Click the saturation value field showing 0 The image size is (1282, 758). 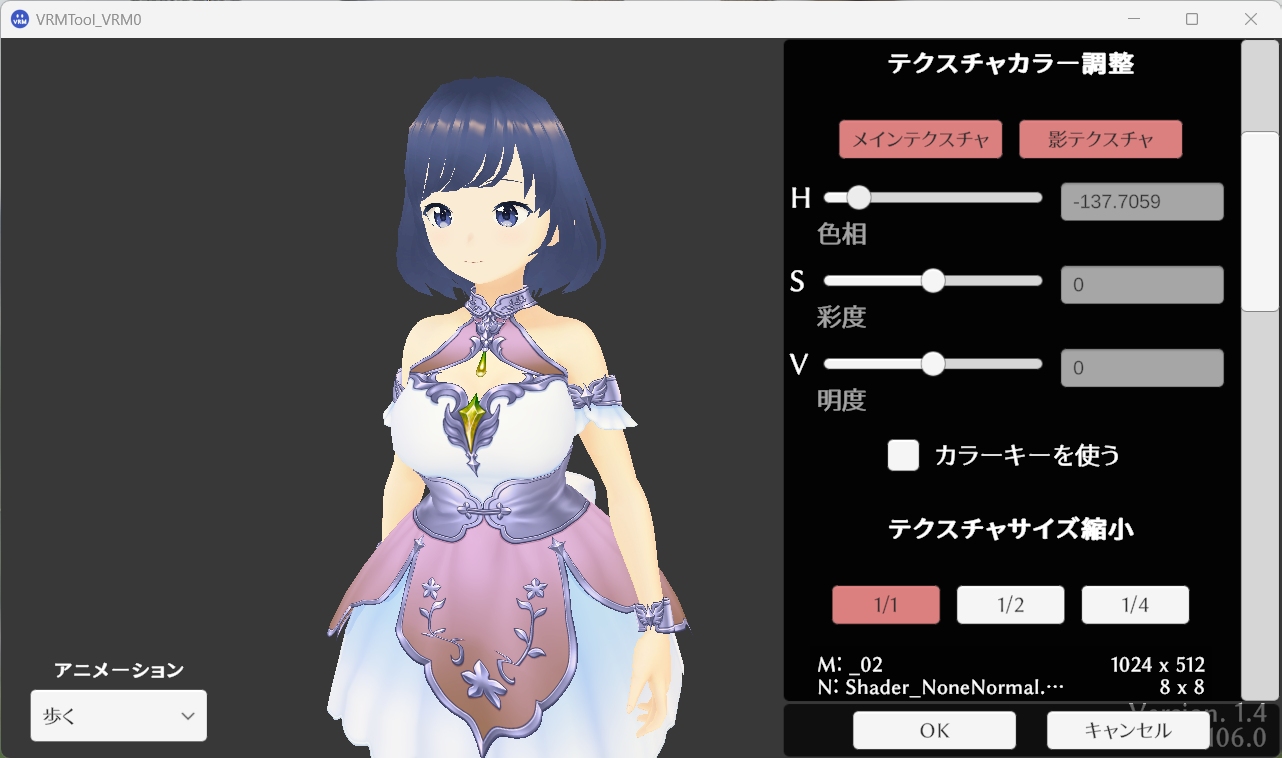(1141, 284)
